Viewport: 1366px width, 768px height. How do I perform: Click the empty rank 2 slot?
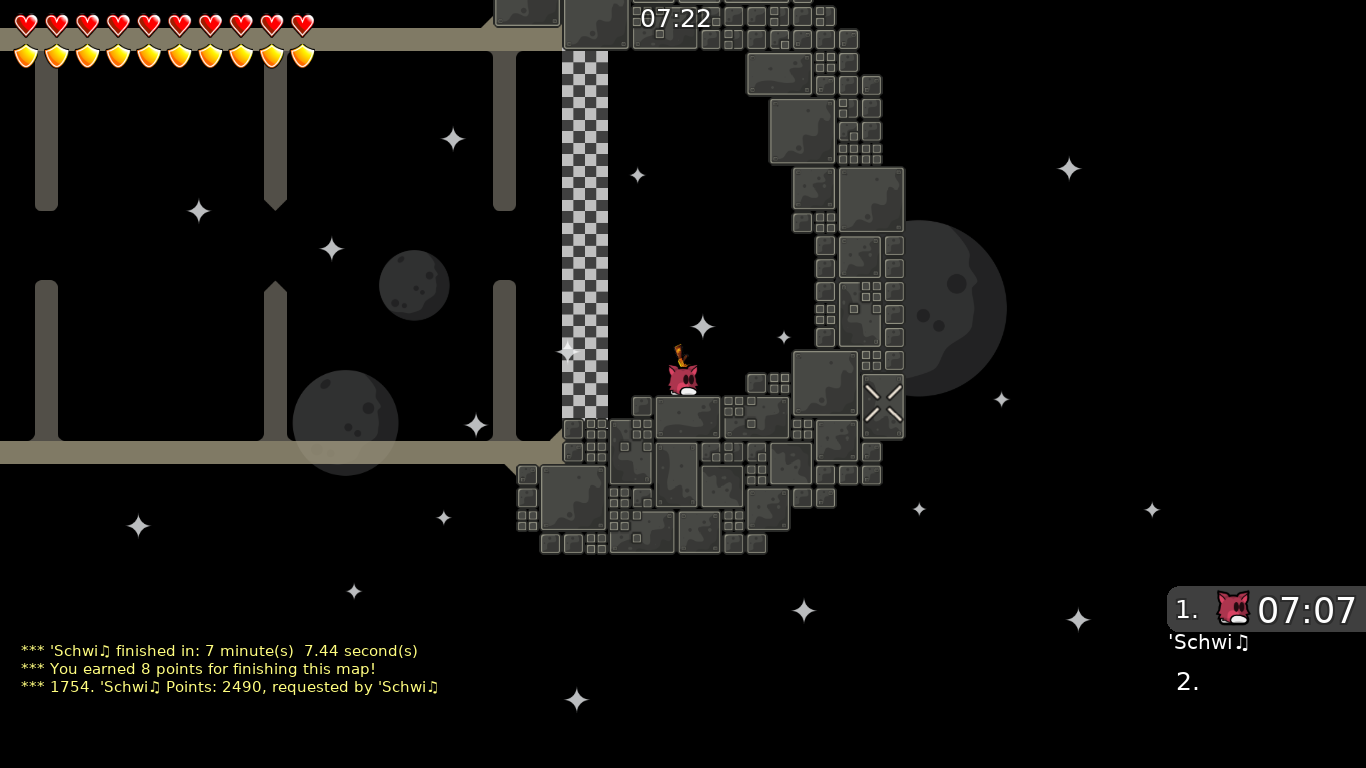[1186, 681]
